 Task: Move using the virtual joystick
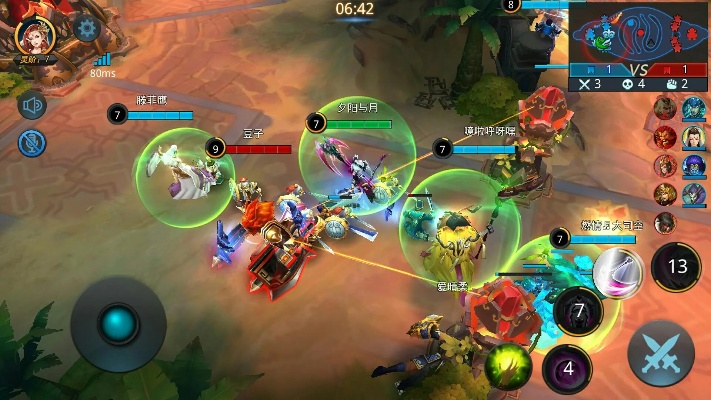(x=119, y=324)
